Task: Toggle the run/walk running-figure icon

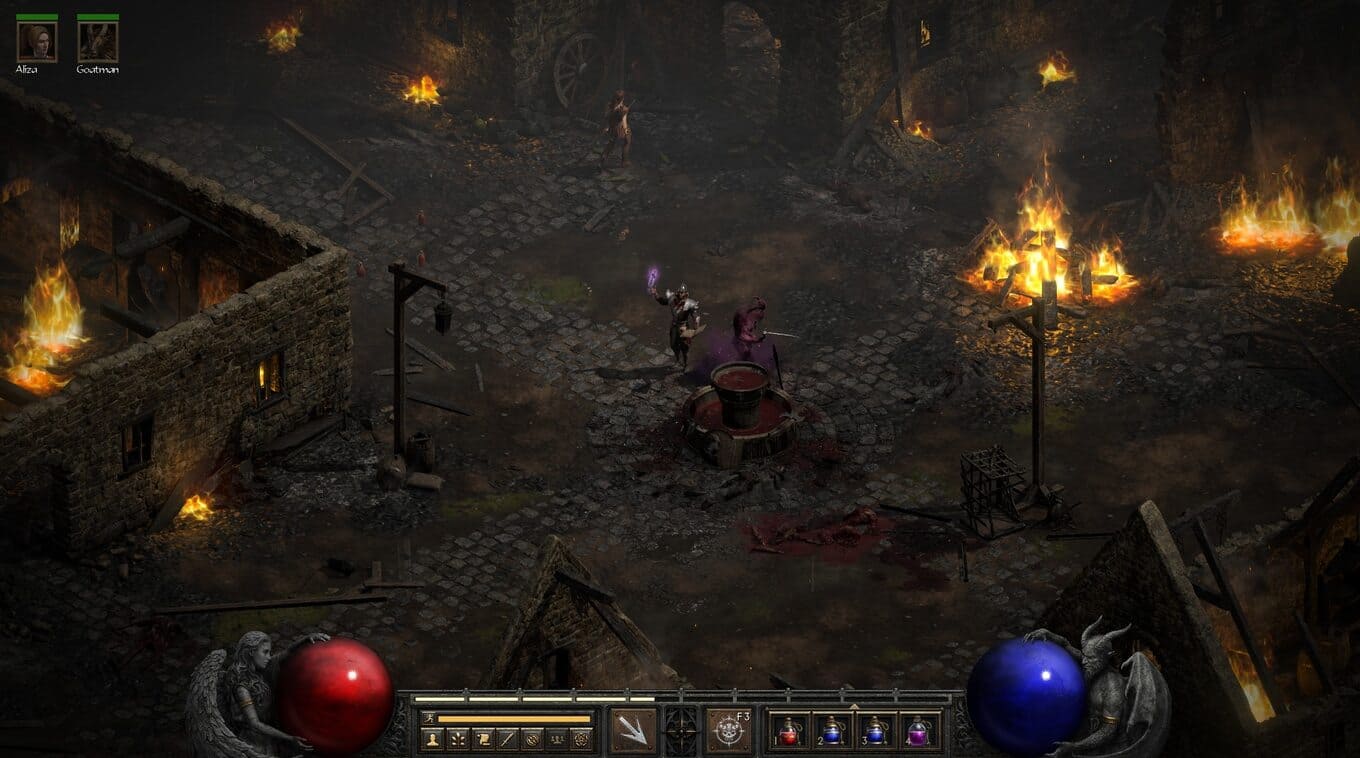Action: [429, 718]
